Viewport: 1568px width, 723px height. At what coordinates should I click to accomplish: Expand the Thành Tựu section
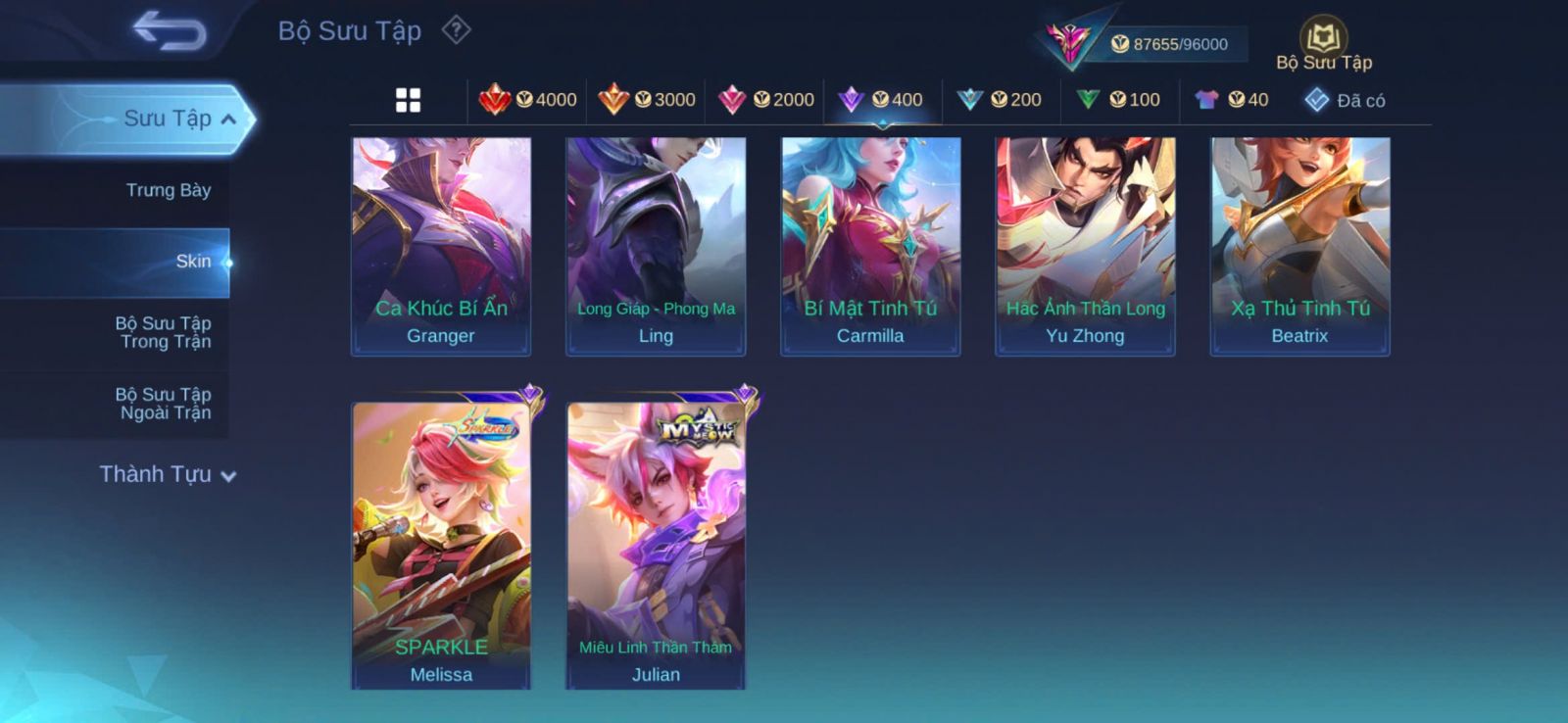point(168,474)
